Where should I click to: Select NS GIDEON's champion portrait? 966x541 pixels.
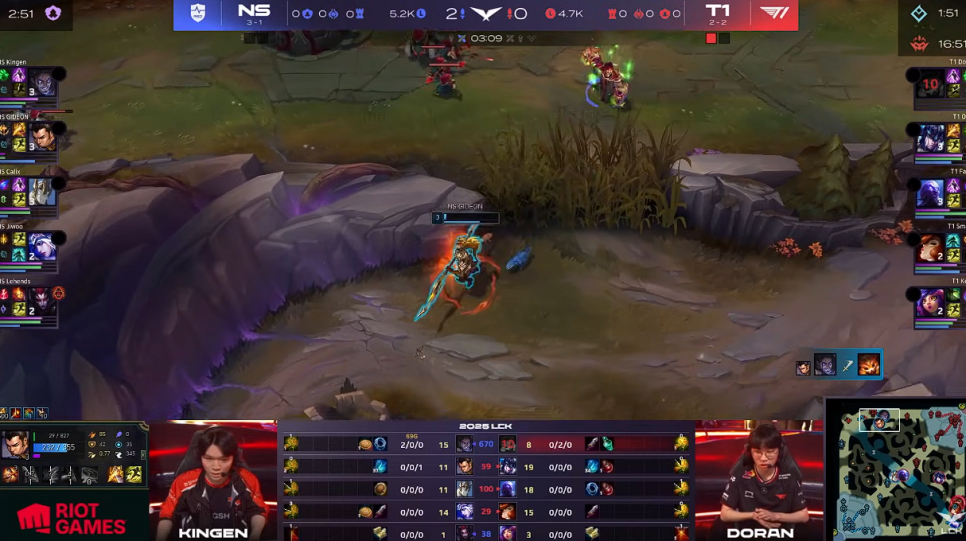45,137
